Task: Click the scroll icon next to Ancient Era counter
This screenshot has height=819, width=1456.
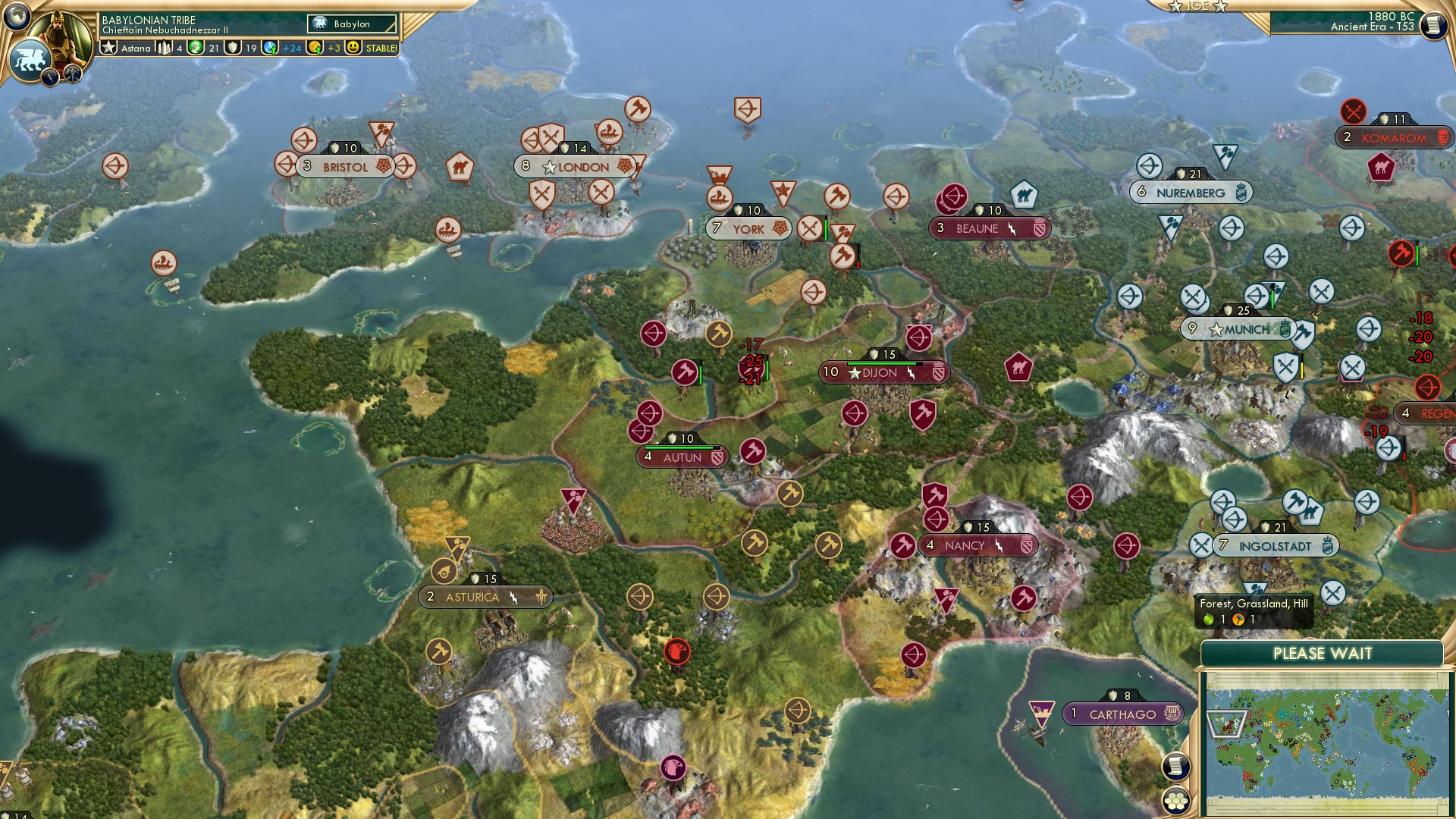Action: coord(1433,25)
